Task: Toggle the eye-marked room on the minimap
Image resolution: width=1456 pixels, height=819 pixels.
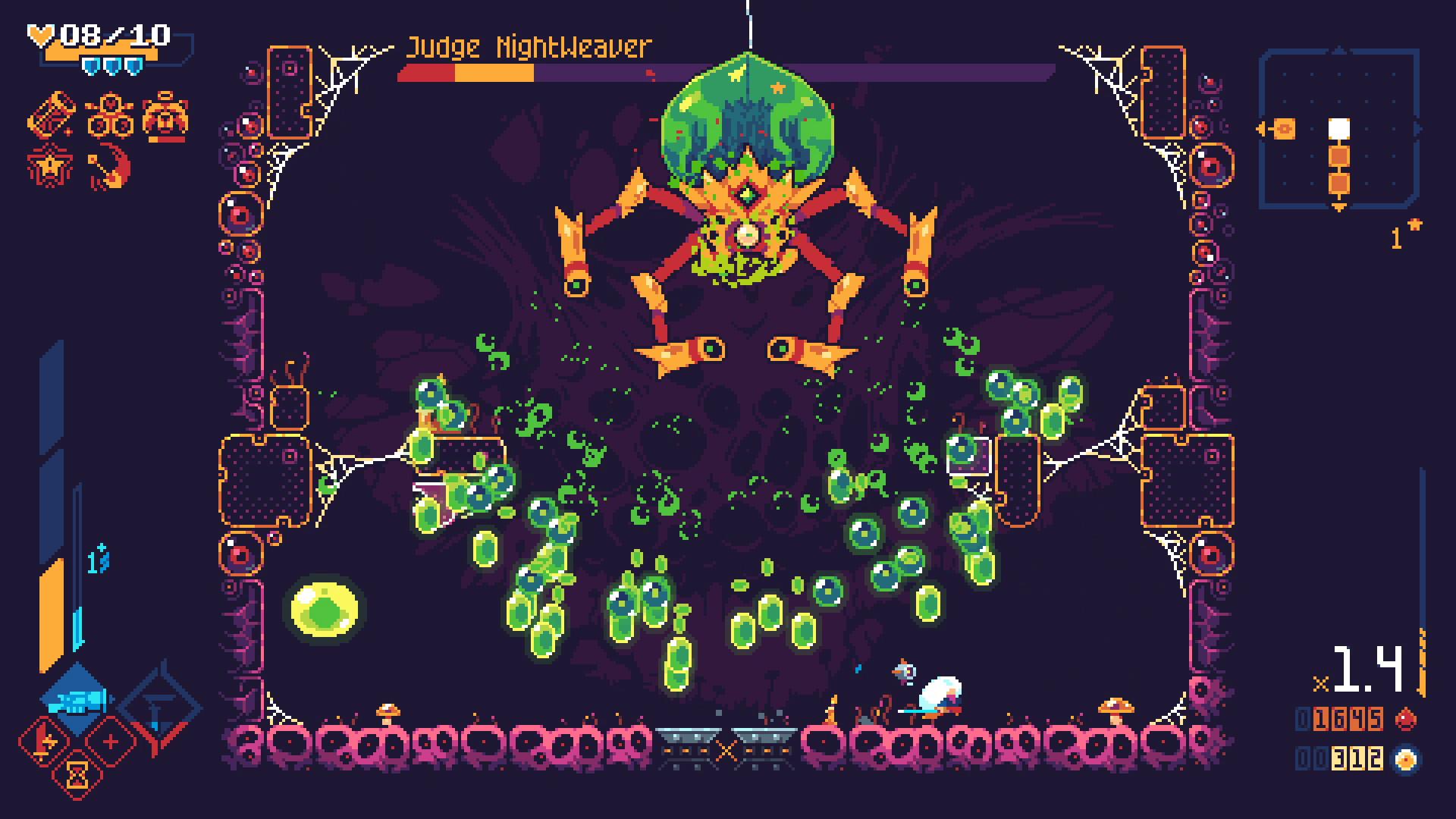Action: [x=1284, y=128]
